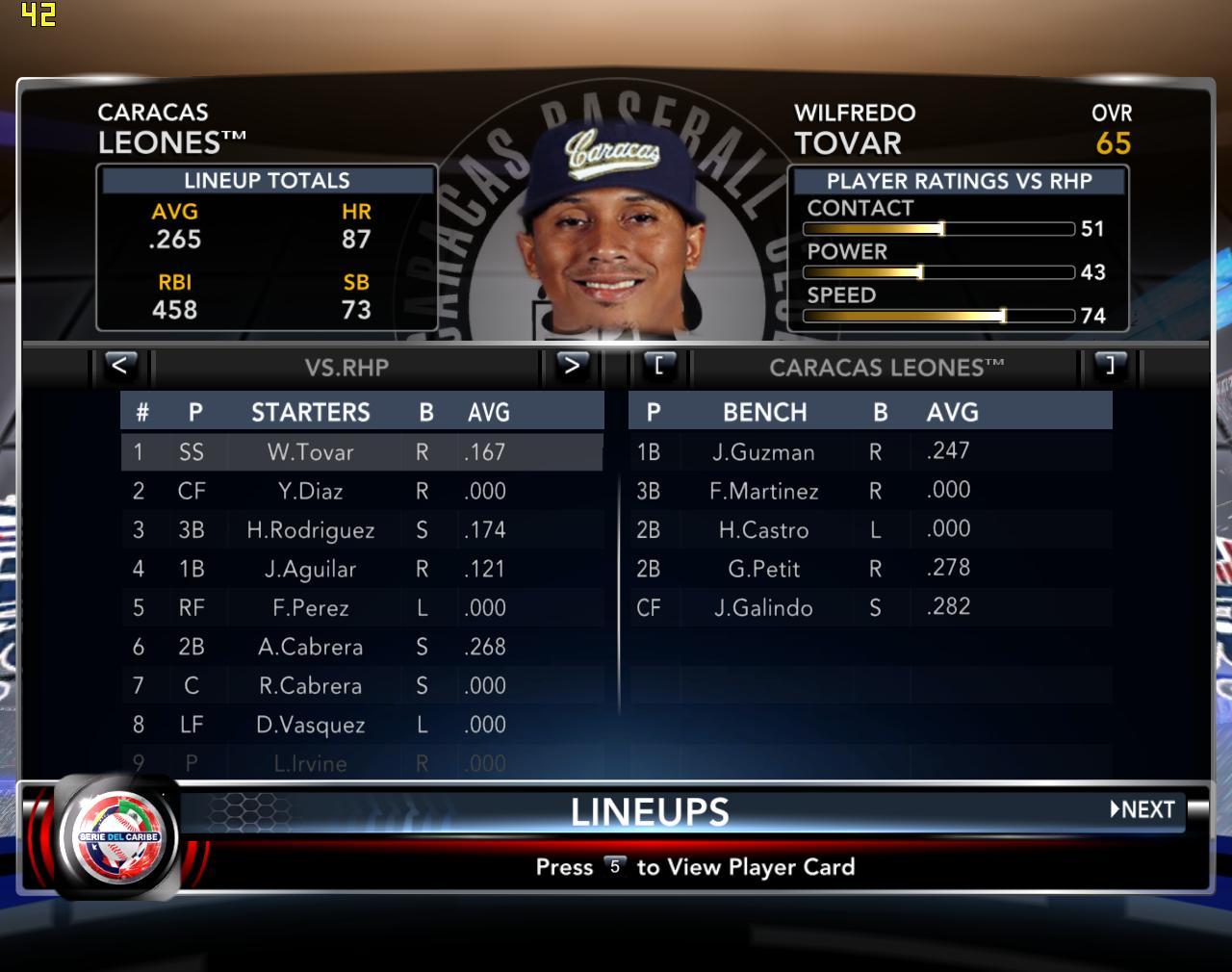Cycle team with the left bracket button
Screen dimensions: 1232x972
pos(659,366)
